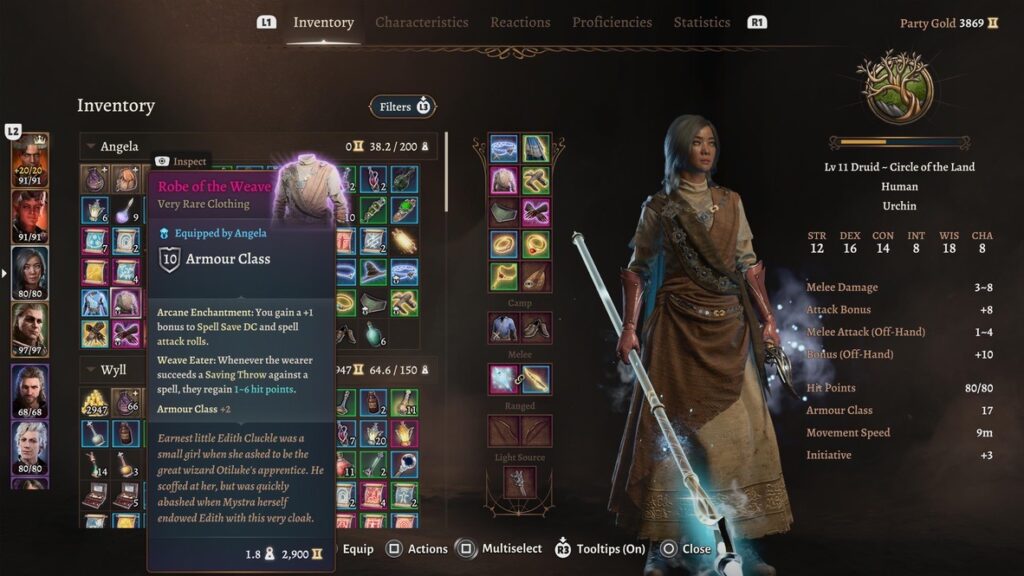Open the Reactions tab
This screenshot has width=1024, height=576.
(520, 22)
